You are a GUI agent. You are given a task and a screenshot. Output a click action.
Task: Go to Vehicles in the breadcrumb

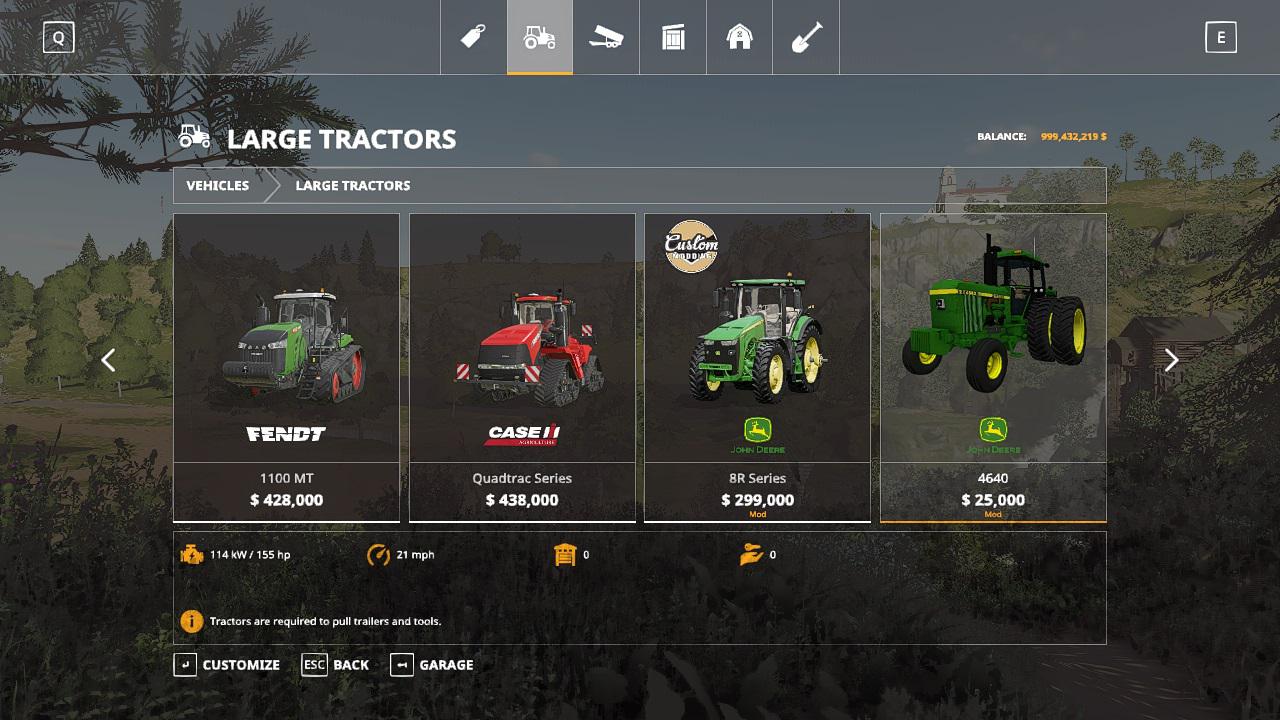[x=217, y=186]
